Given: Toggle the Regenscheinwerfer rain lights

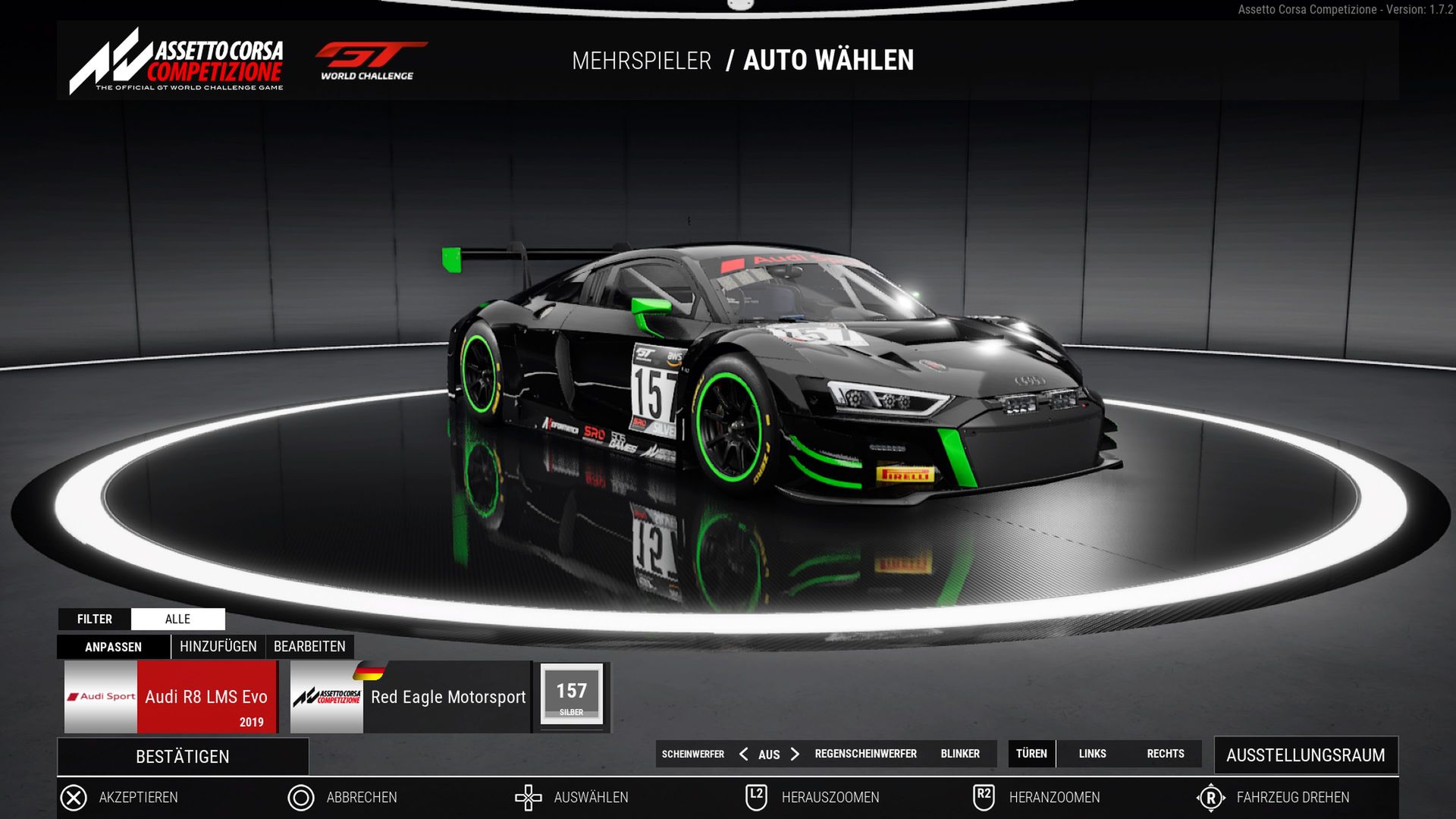Looking at the screenshot, I should point(865,754).
